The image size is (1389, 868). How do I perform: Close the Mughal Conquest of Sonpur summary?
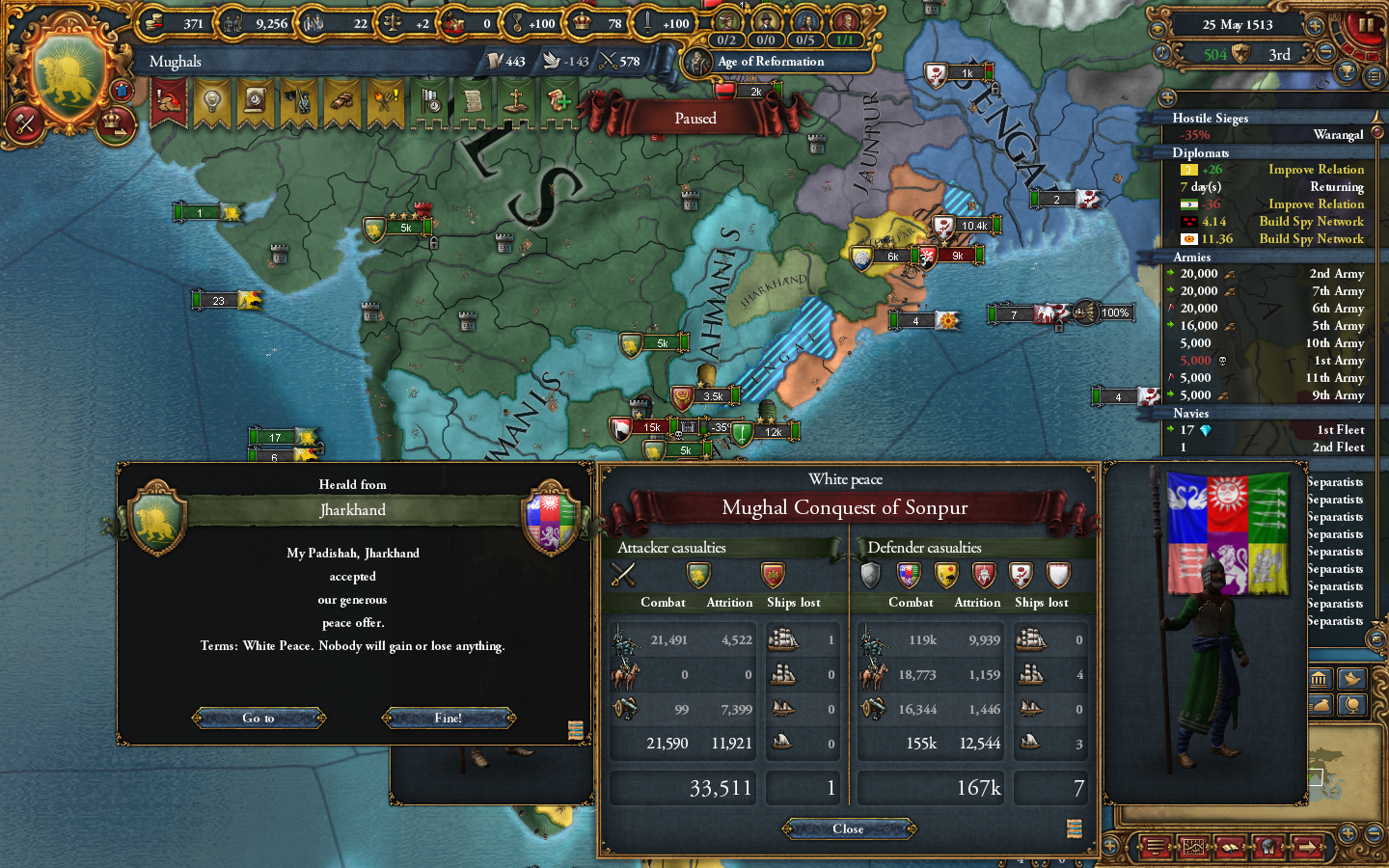click(x=848, y=828)
